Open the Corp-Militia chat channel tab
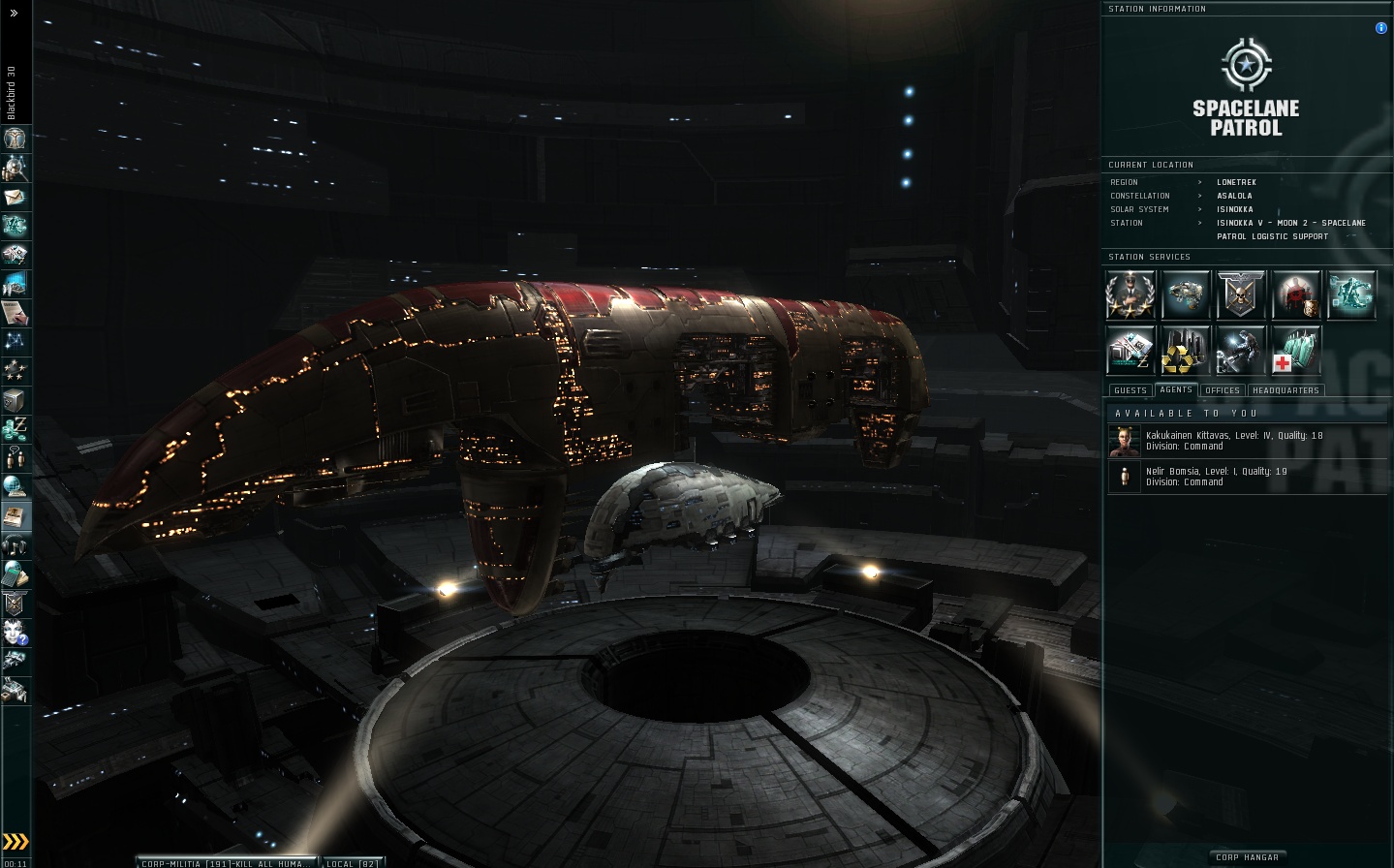The image size is (1394, 868). point(228,863)
